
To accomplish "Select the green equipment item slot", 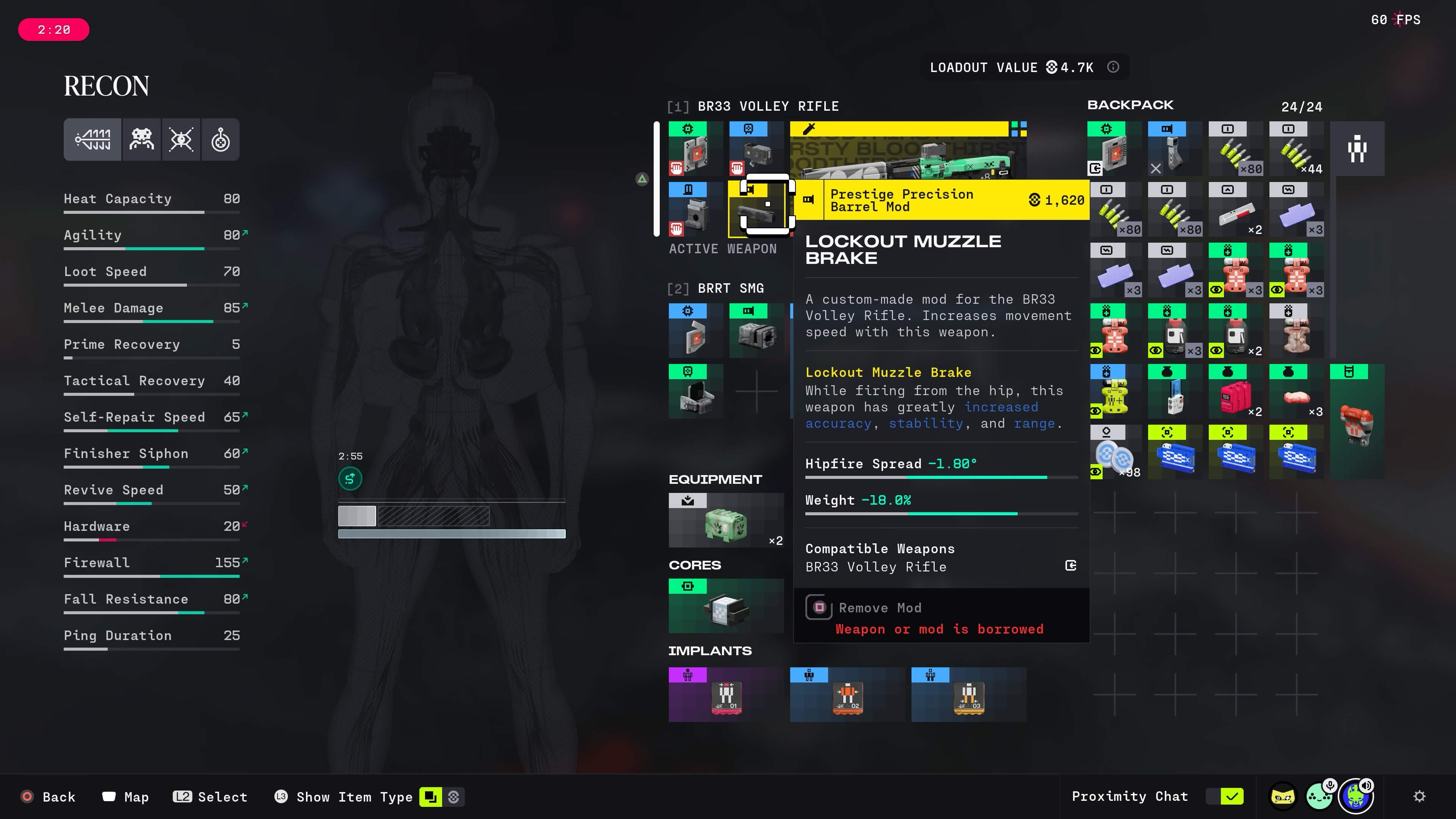I will pyautogui.click(x=726, y=521).
